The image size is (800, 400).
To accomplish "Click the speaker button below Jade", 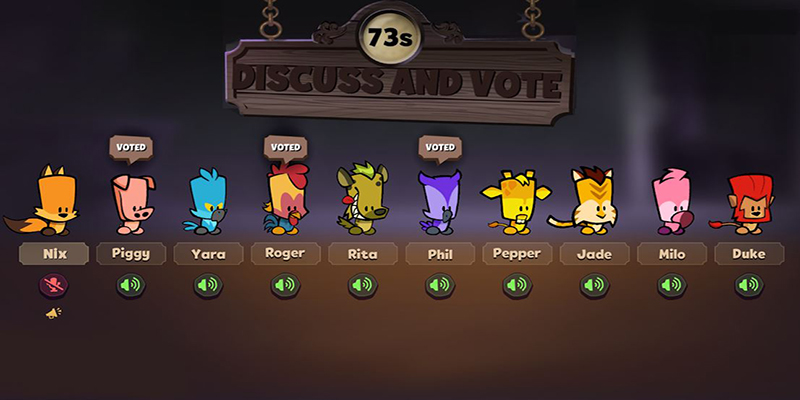I will 594,286.
